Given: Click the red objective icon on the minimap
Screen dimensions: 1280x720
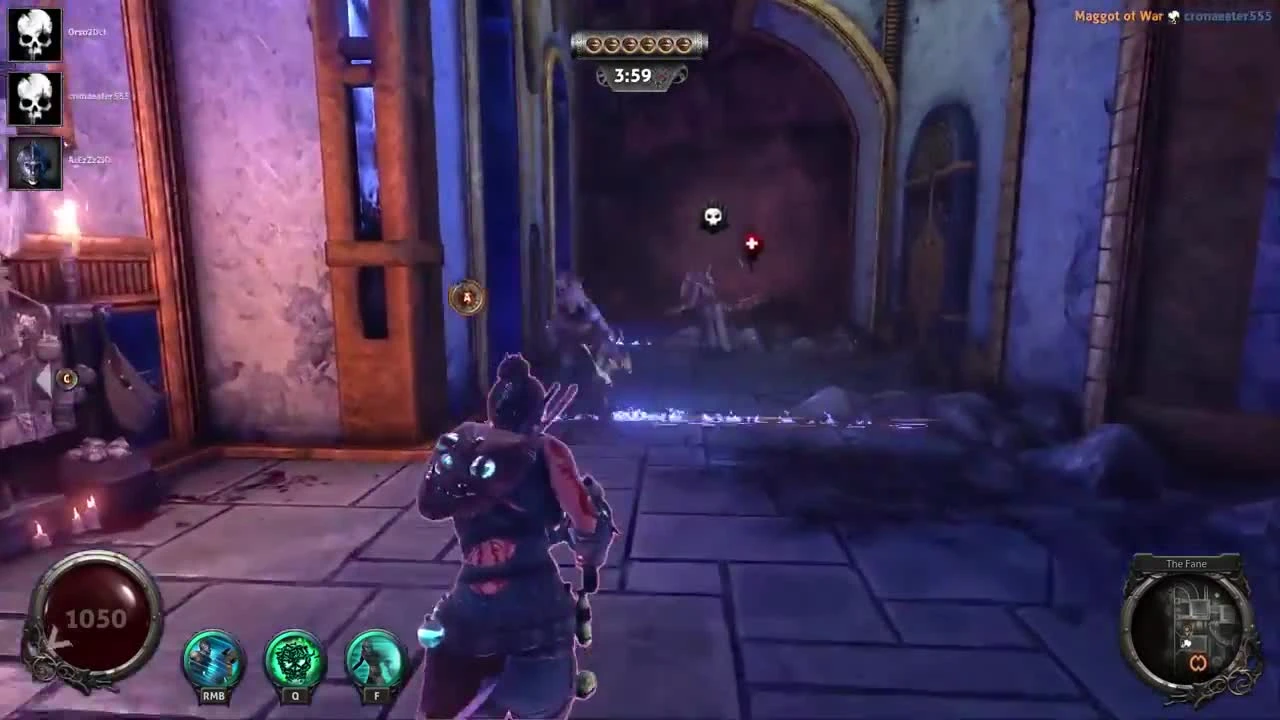Looking at the screenshot, I should point(1200,662).
